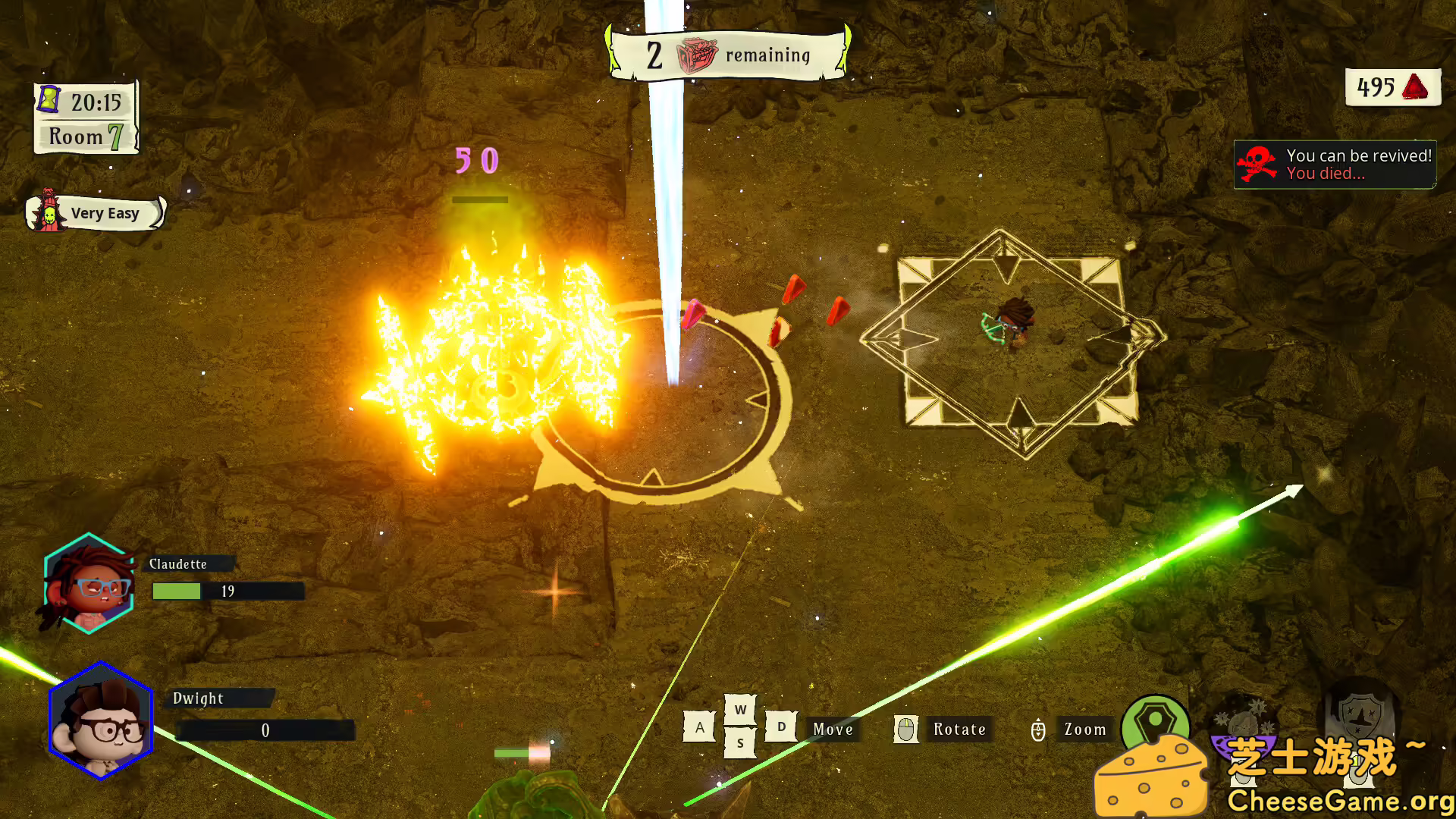
Task: Click the Very Easy difficulty badge
Action: pyautogui.click(x=96, y=213)
